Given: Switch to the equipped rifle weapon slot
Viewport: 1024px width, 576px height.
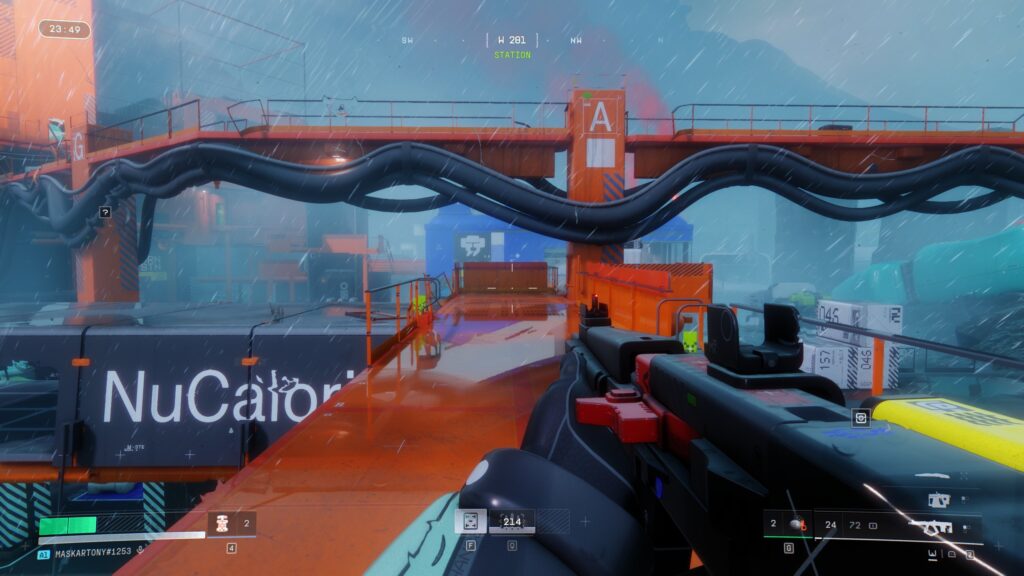Looking at the screenshot, I should coord(937,525).
